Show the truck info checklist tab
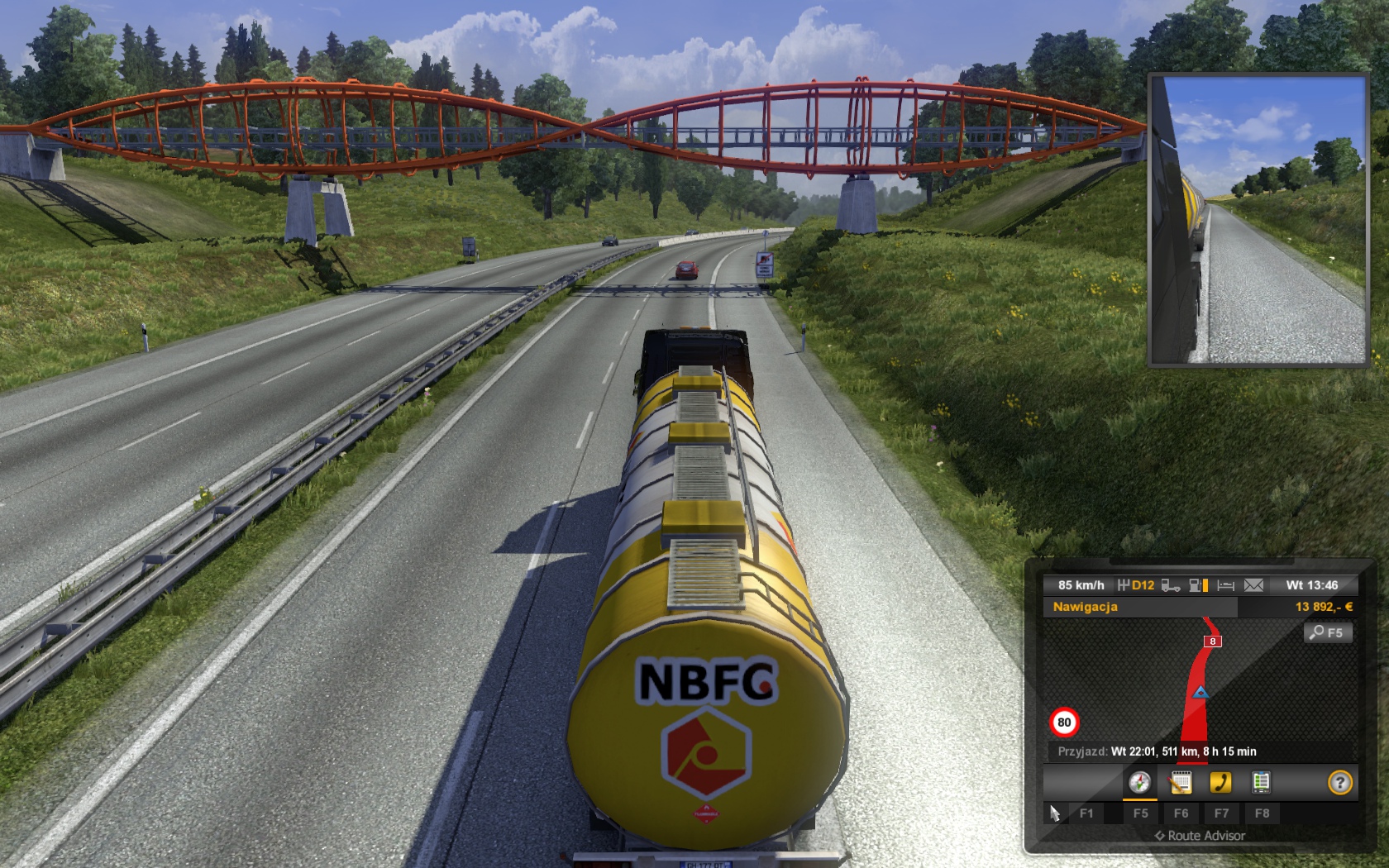Image resolution: width=1389 pixels, height=868 pixels. (x=1261, y=782)
